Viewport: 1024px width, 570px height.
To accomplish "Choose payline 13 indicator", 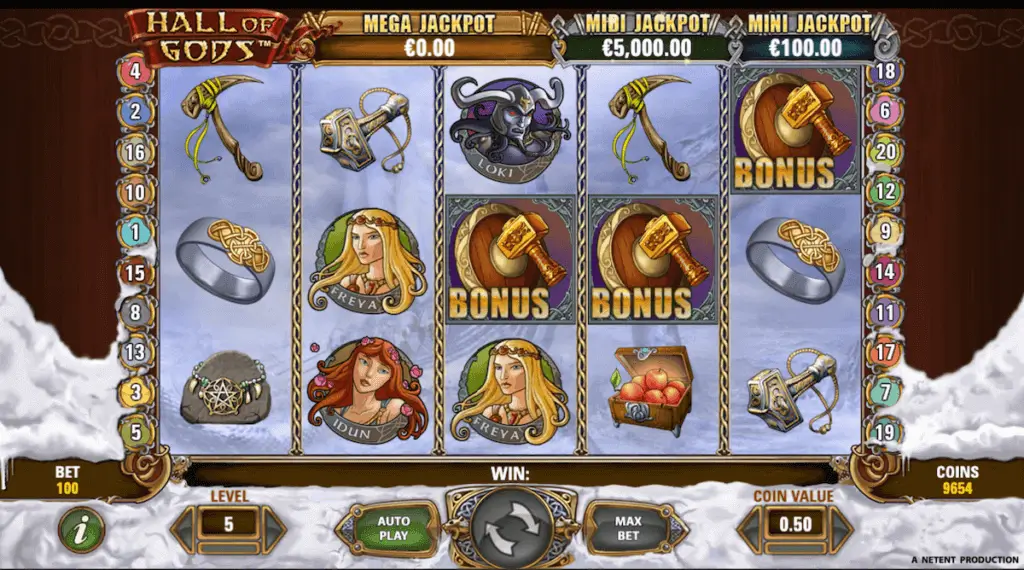I will point(135,352).
